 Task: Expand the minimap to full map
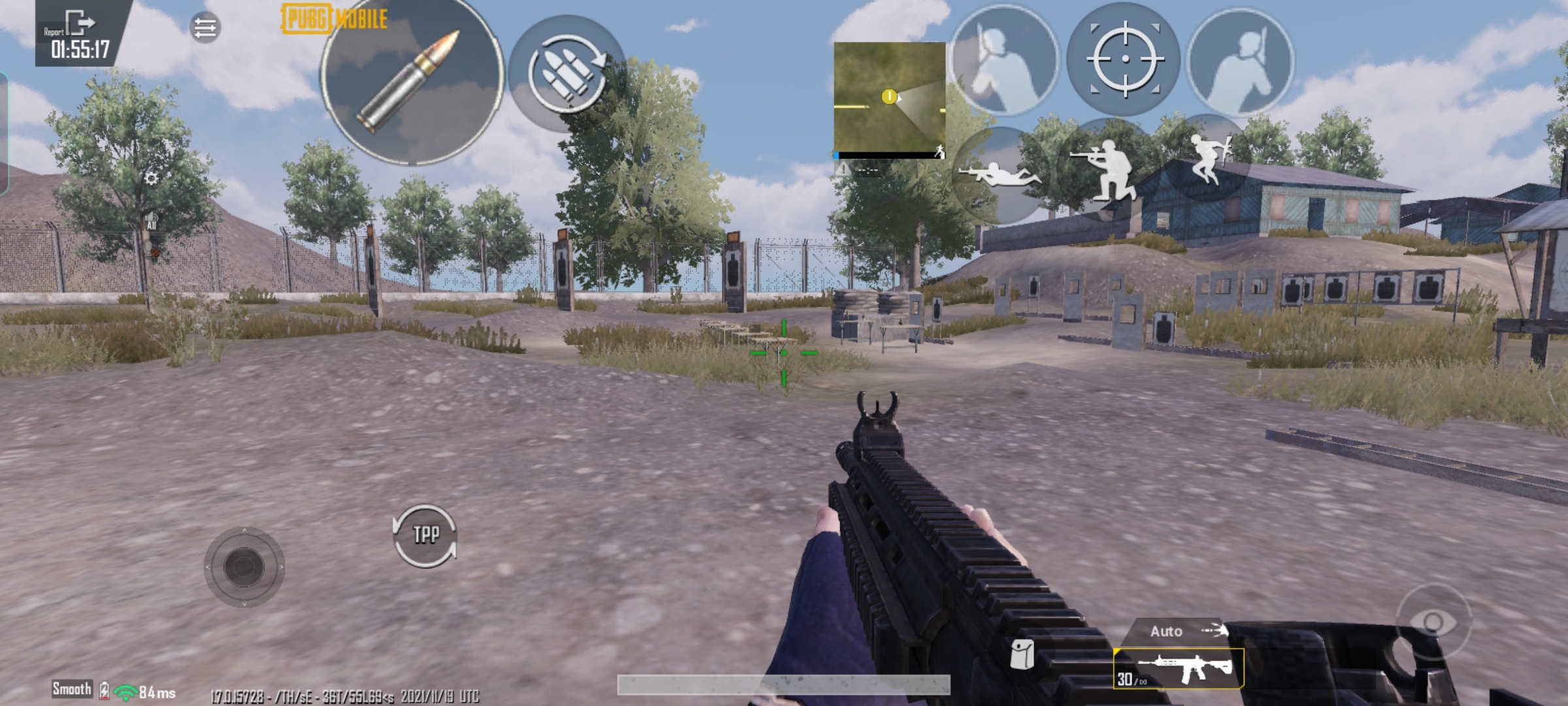(x=890, y=98)
